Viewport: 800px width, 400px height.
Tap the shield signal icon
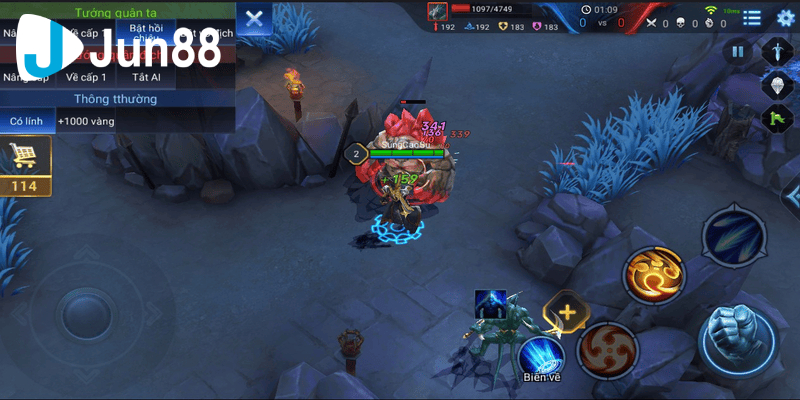pos(776,84)
